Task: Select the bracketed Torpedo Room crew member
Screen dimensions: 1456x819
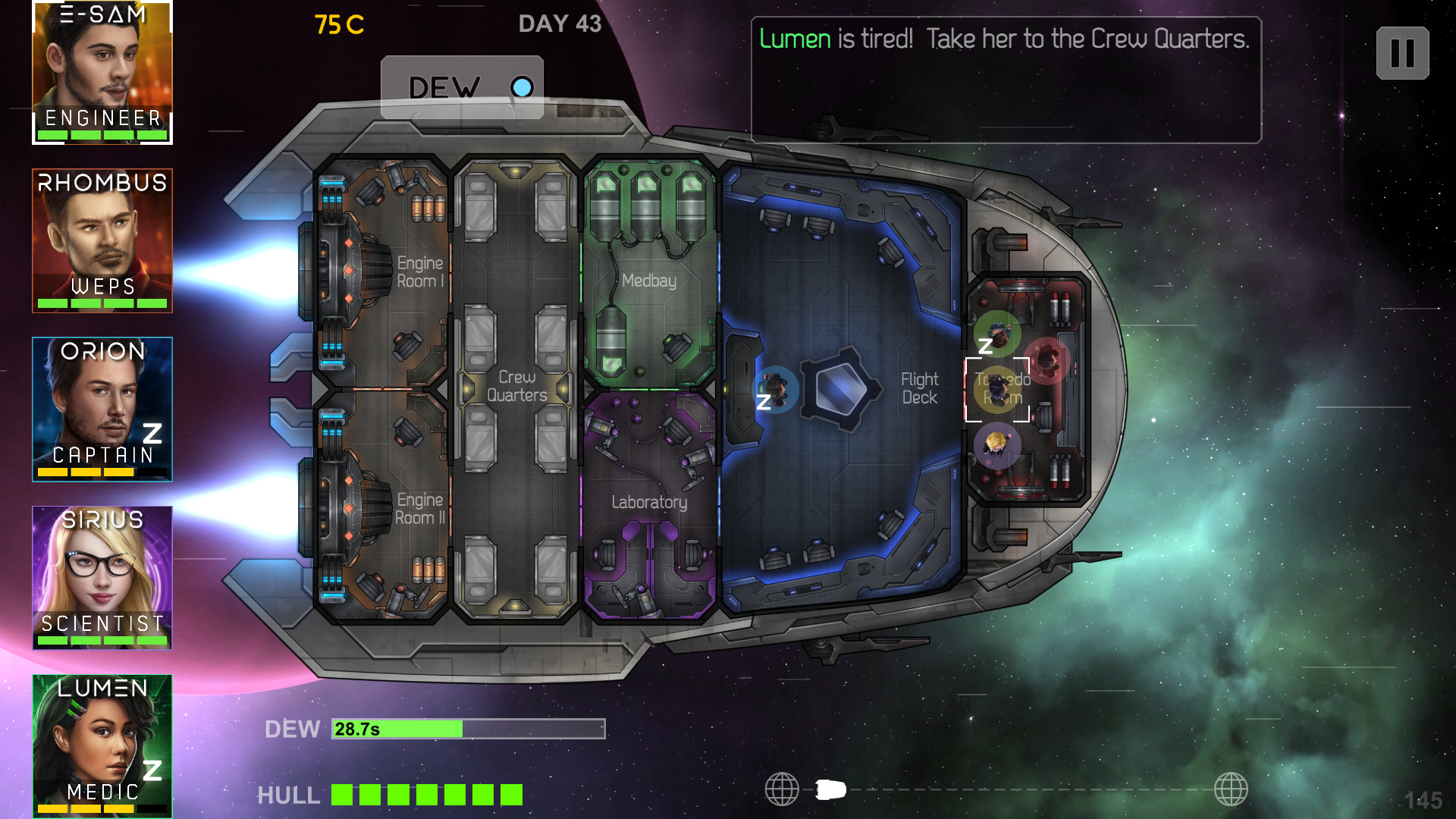Action: click(x=997, y=389)
